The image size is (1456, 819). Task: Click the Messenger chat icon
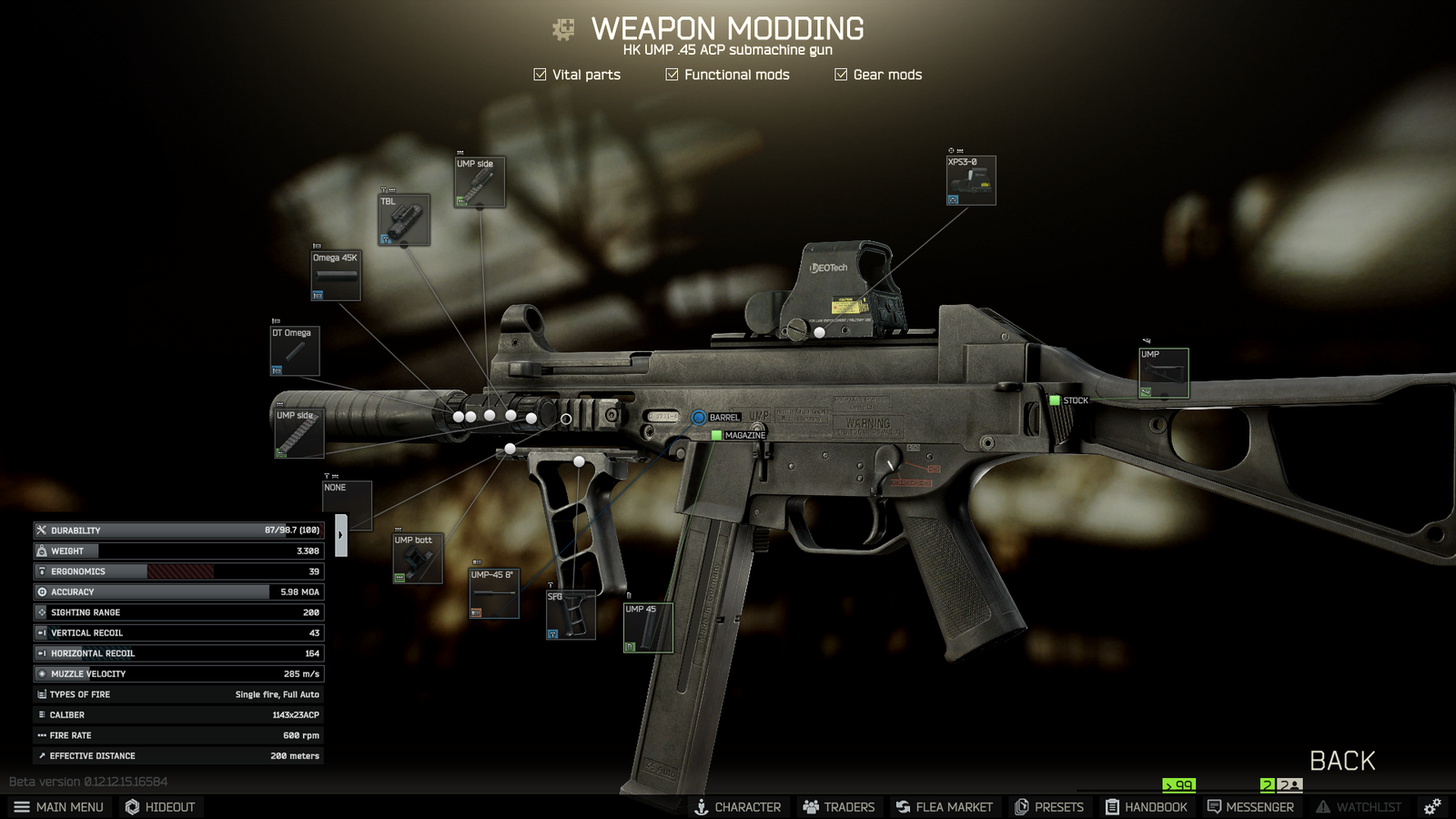pyautogui.click(x=1214, y=806)
